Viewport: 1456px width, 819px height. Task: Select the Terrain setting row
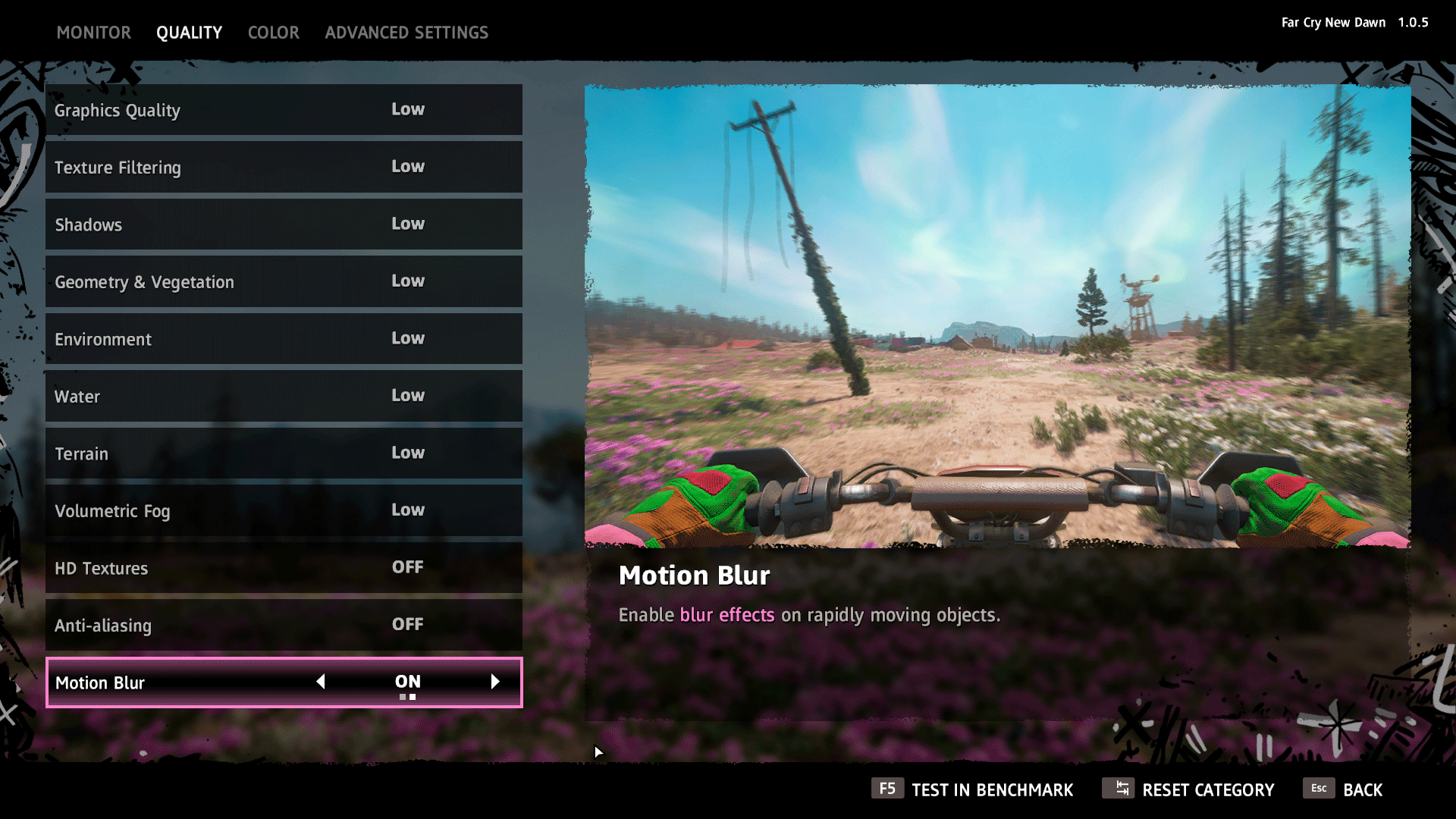(284, 453)
